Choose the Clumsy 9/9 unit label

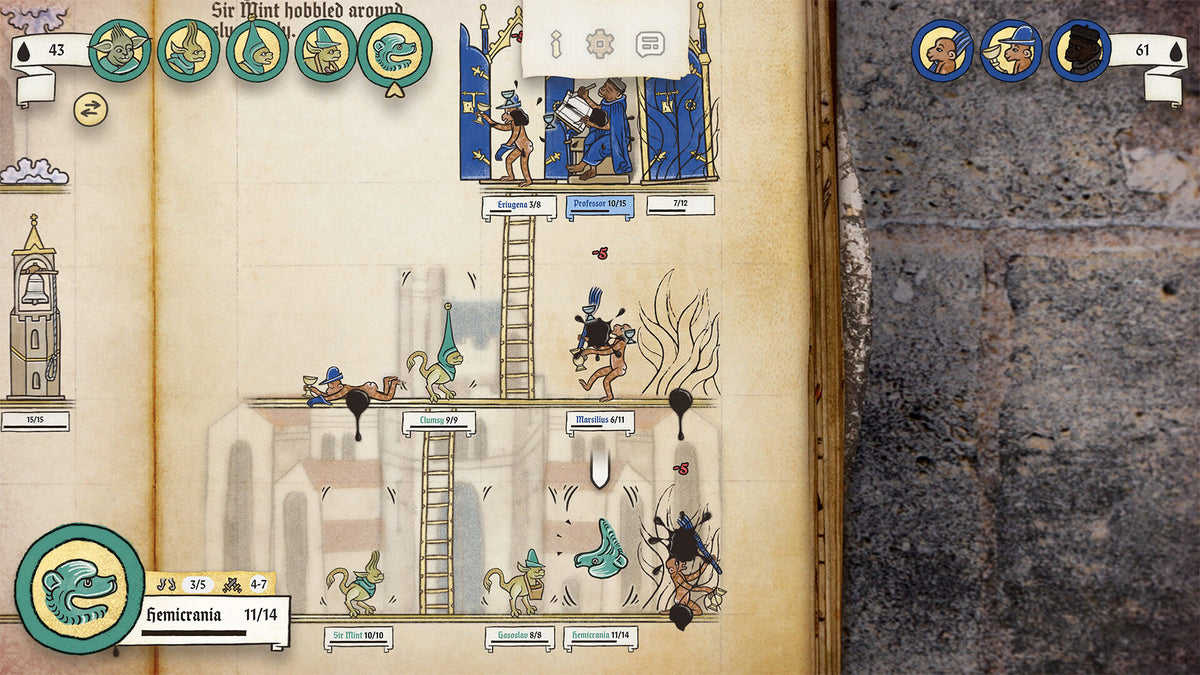[x=438, y=423]
